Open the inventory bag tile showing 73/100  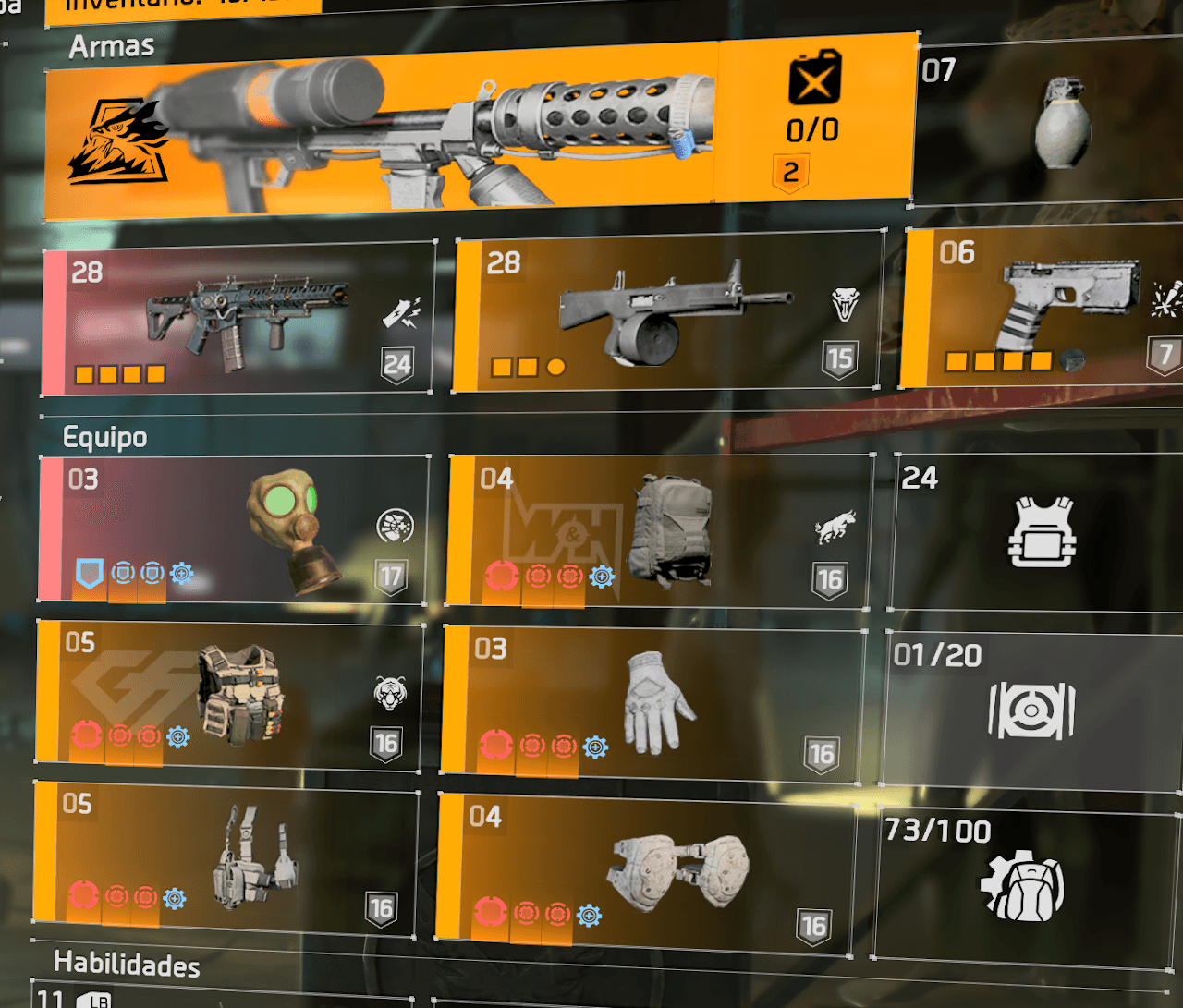(1023, 885)
